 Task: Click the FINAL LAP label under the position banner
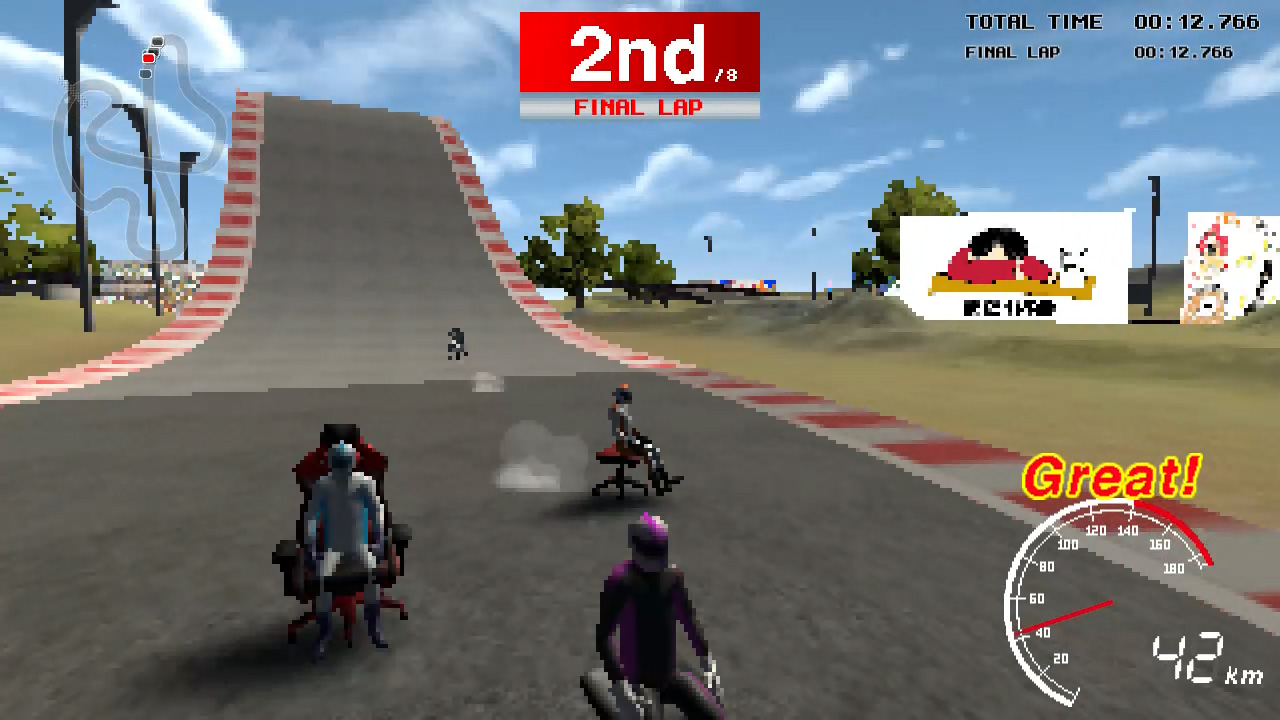point(639,107)
